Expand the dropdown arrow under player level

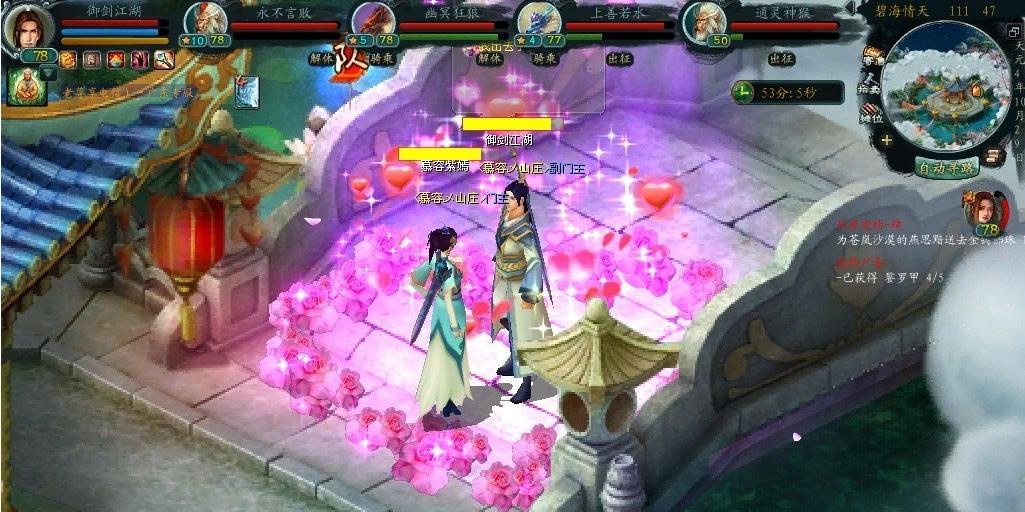tap(47, 73)
